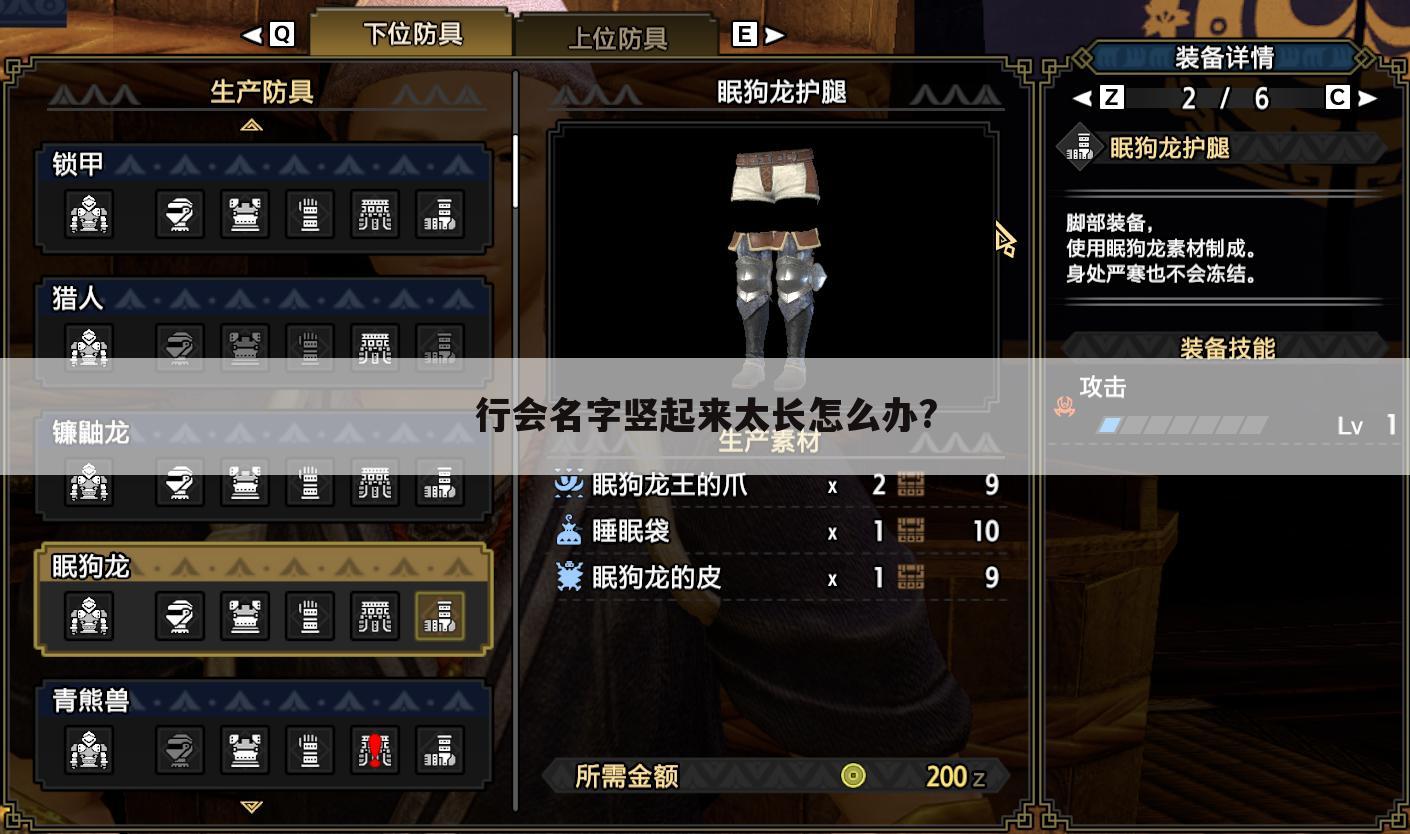
Task: Pick the 眠狗龙 chest armor icon
Action: pyautogui.click(x=245, y=616)
